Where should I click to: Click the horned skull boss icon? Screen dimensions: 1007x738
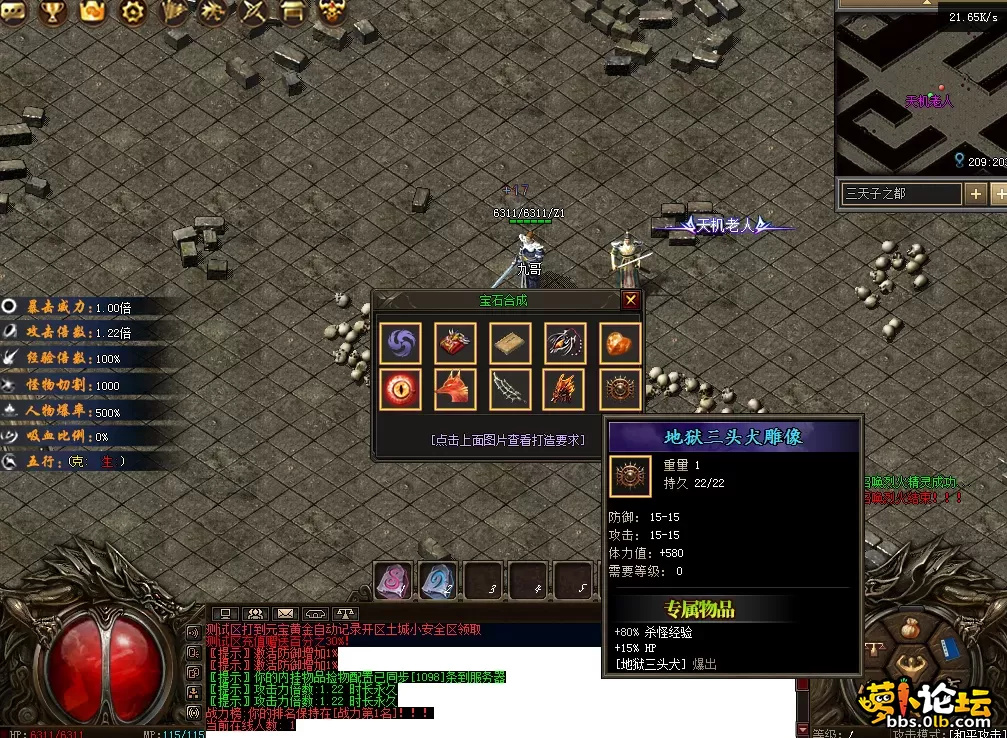[x=333, y=12]
